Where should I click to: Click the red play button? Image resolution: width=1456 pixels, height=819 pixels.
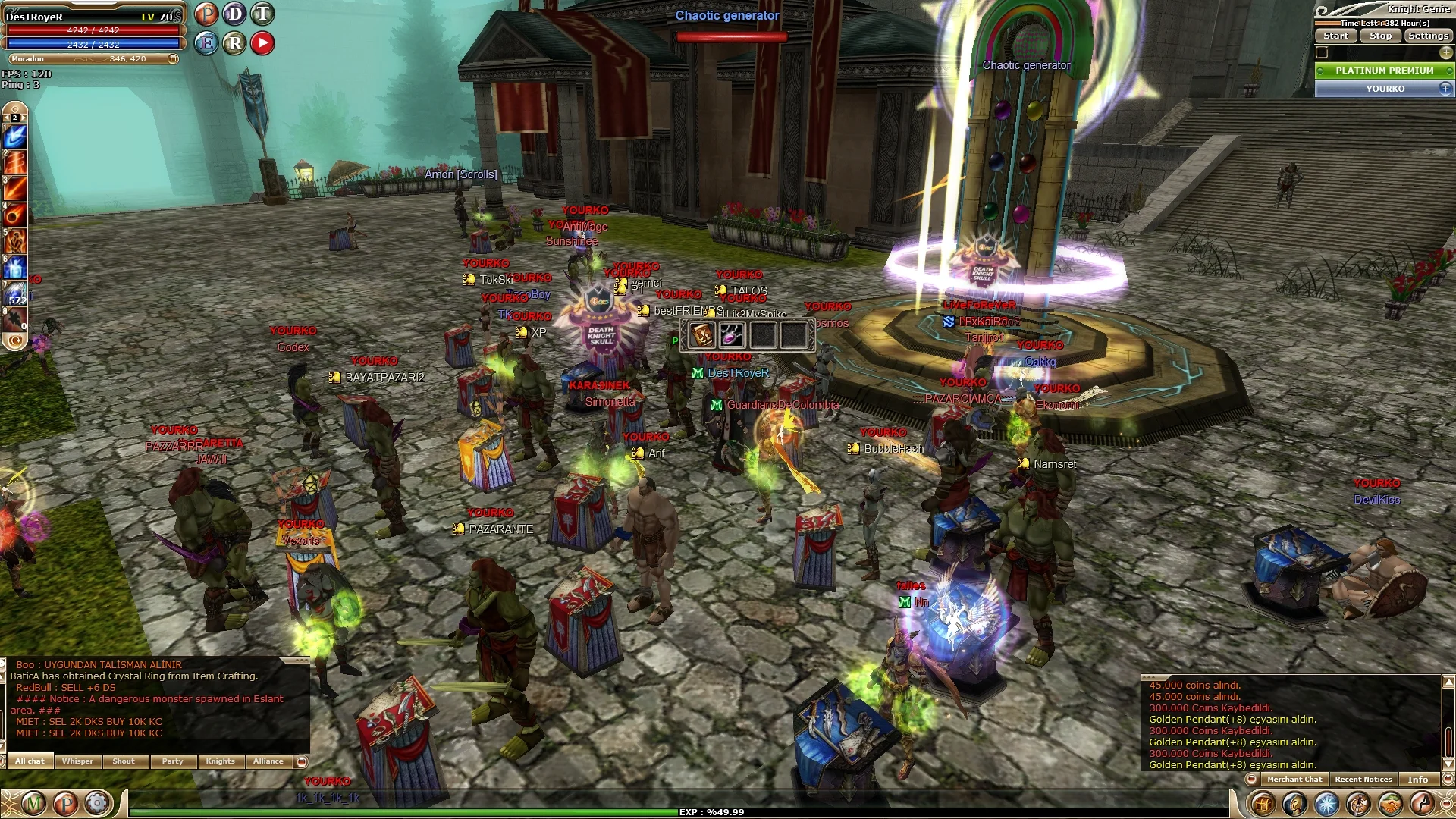[x=262, y=43]
